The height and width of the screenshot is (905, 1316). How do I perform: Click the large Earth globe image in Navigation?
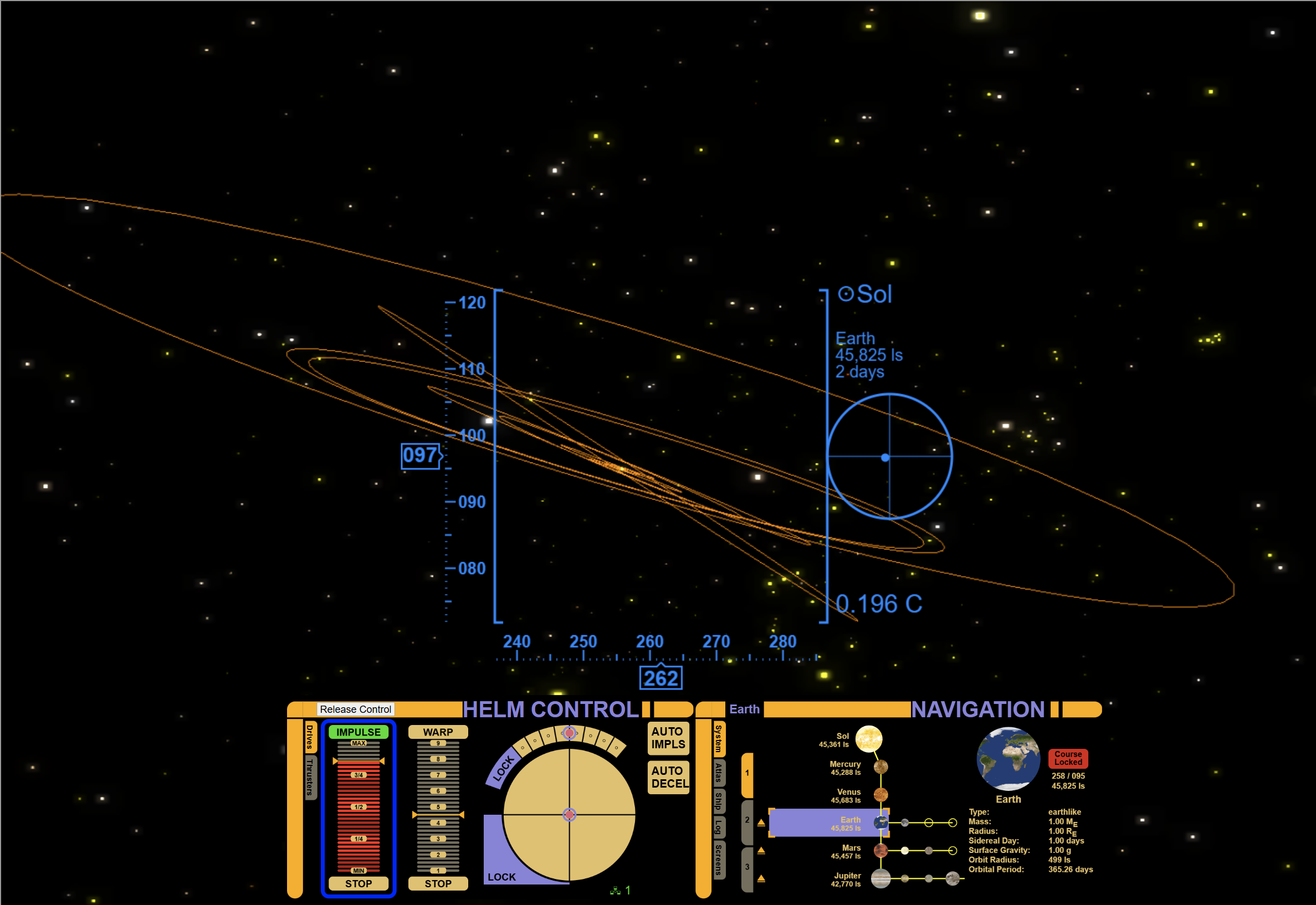point(1008,760)
